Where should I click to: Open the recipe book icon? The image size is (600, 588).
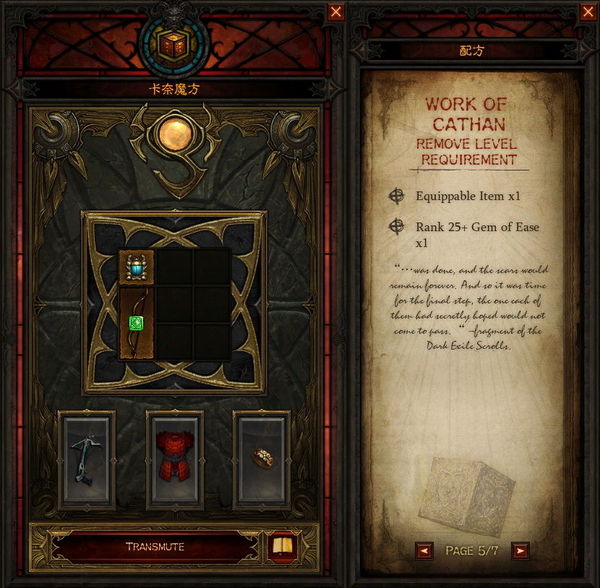point(283,547)
